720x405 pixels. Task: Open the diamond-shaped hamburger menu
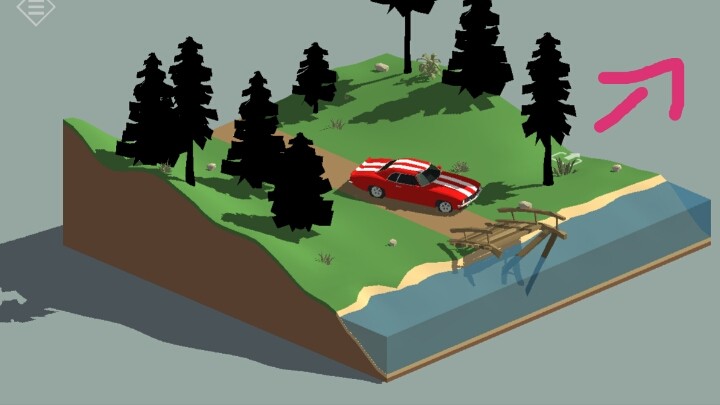click(36, 8)
